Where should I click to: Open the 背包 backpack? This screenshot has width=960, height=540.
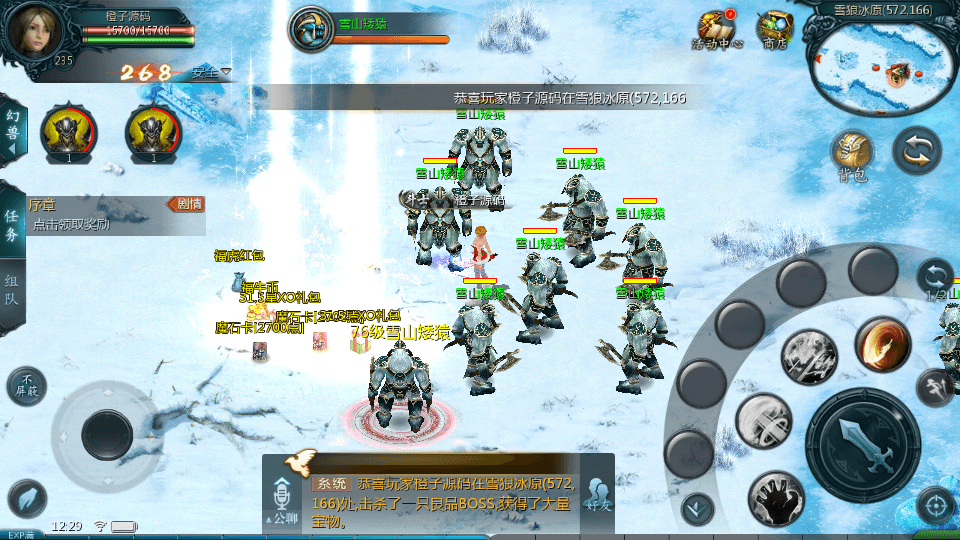click(x=852, y=156)
